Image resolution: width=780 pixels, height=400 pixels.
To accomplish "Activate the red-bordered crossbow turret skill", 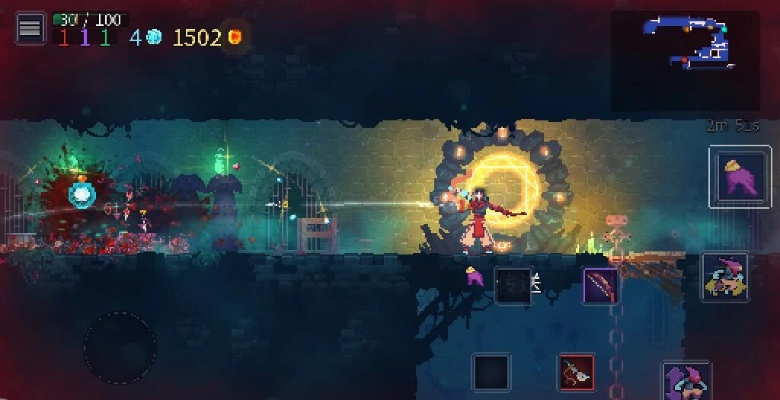I will point(576,372).
